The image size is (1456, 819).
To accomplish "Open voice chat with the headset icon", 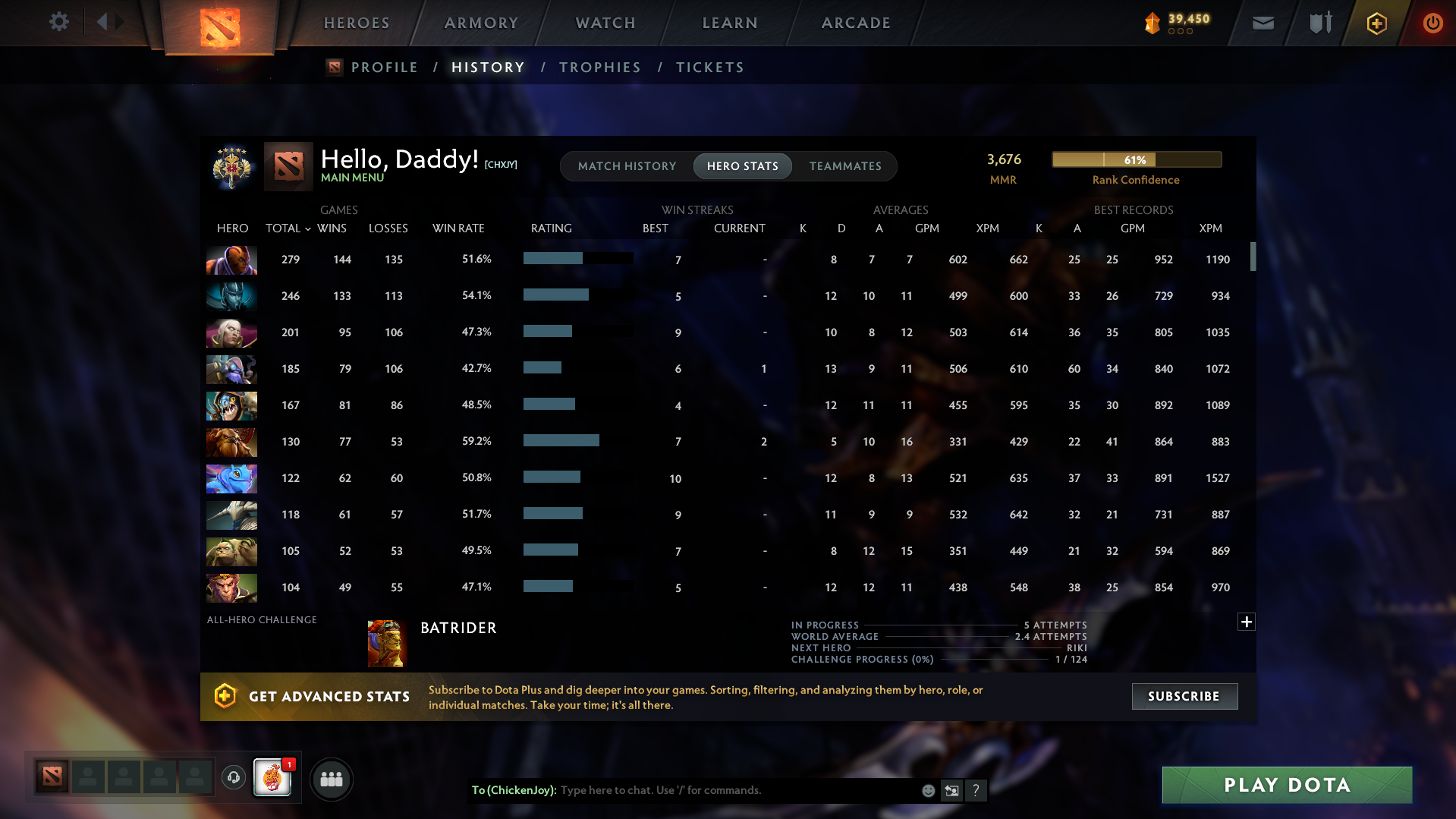I will point(233,778).
